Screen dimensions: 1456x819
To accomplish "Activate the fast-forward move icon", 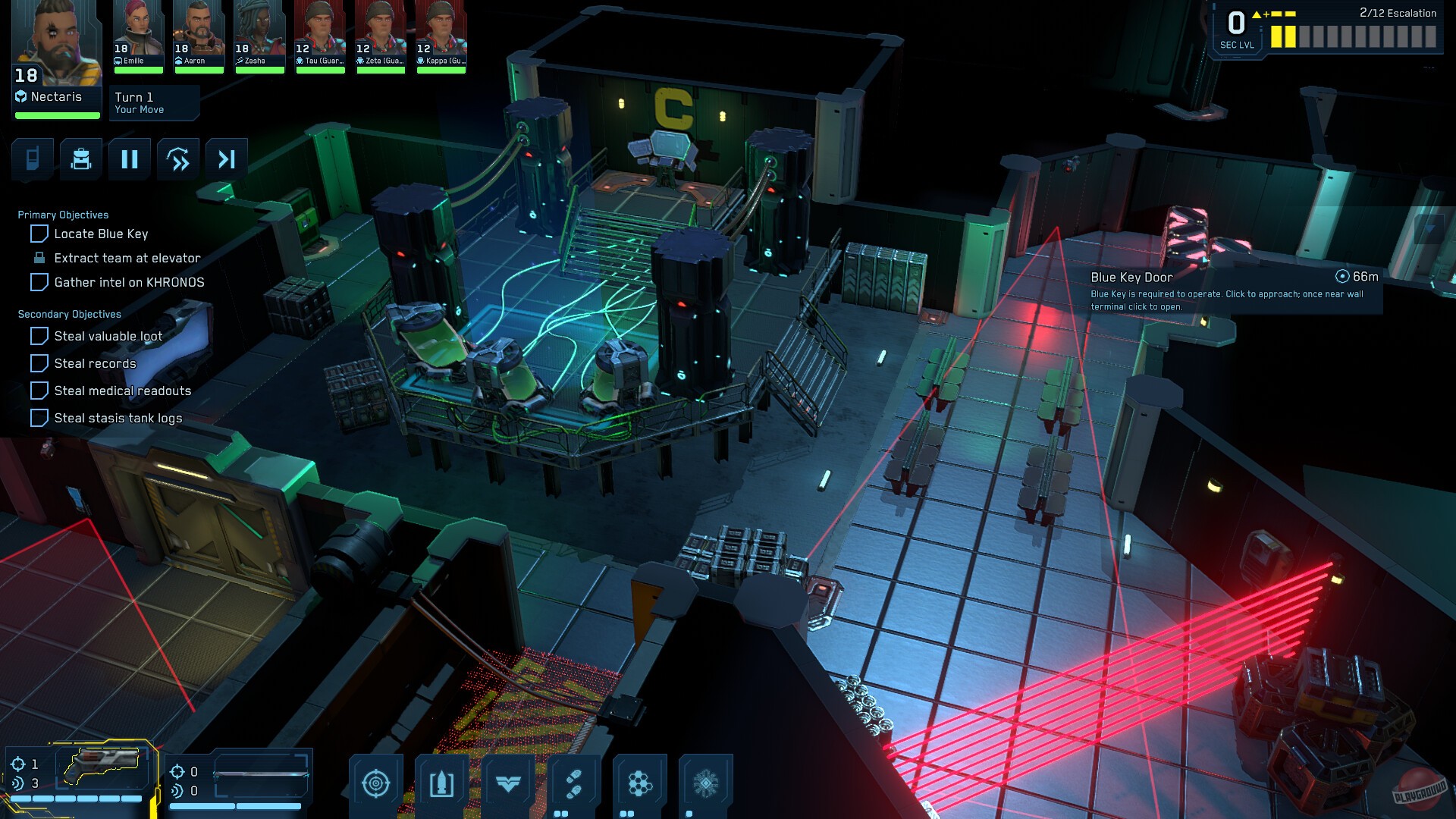I will coord(177,159).
